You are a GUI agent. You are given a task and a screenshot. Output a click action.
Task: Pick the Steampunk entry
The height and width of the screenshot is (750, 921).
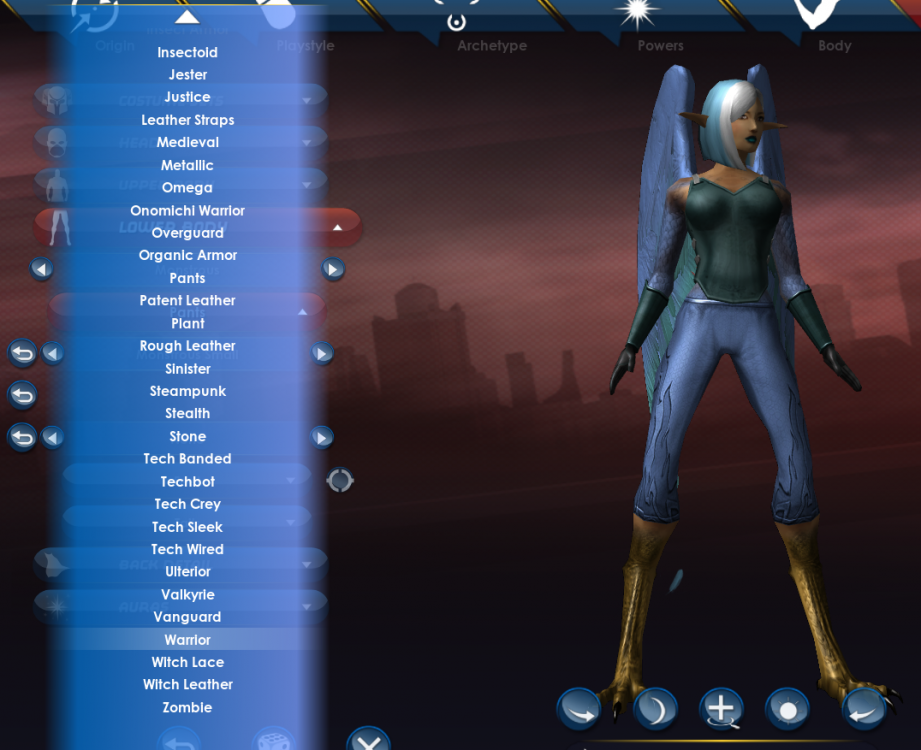coord(187,391)
